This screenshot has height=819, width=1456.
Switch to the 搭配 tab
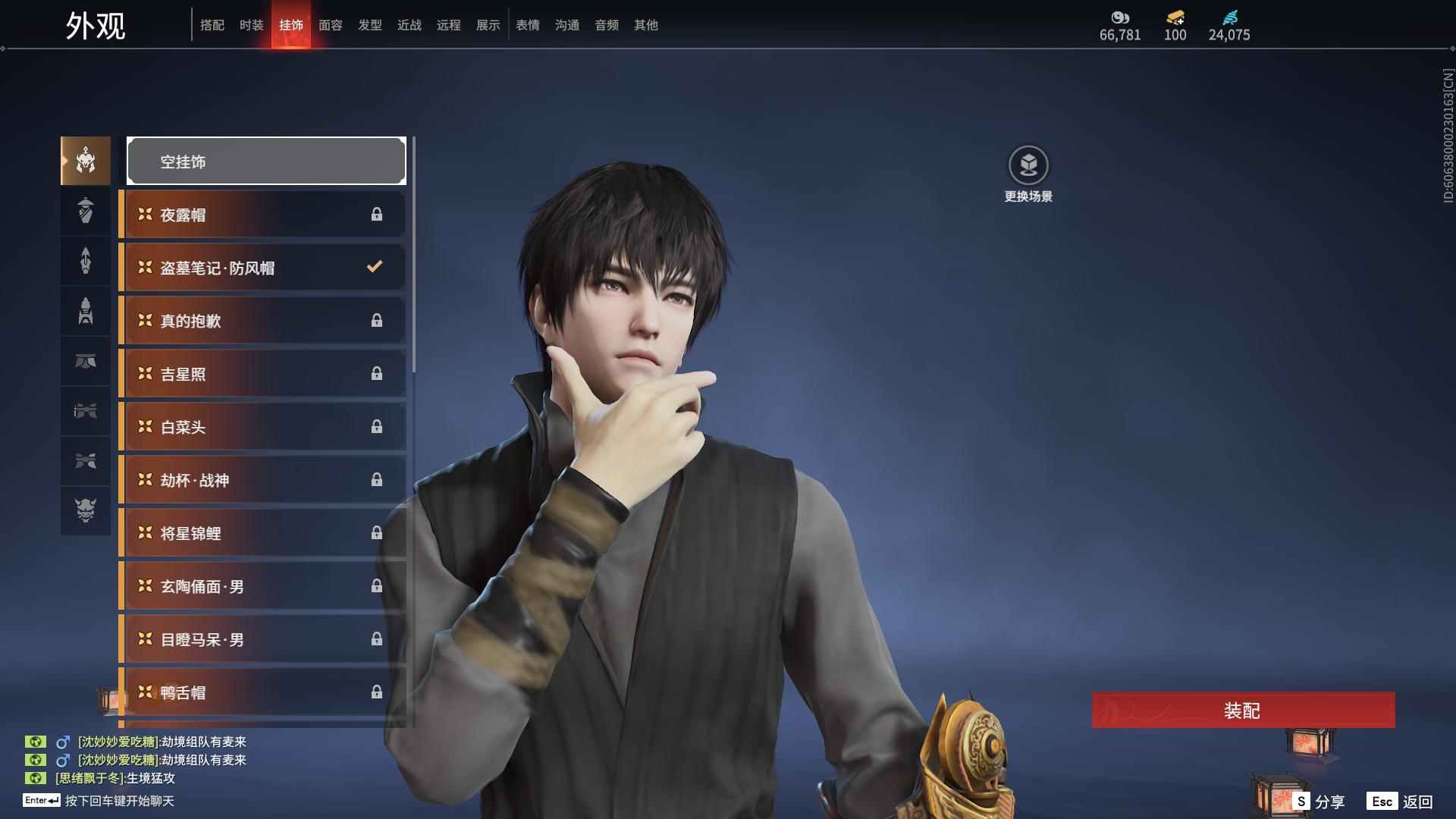click(x=212, y=25)
